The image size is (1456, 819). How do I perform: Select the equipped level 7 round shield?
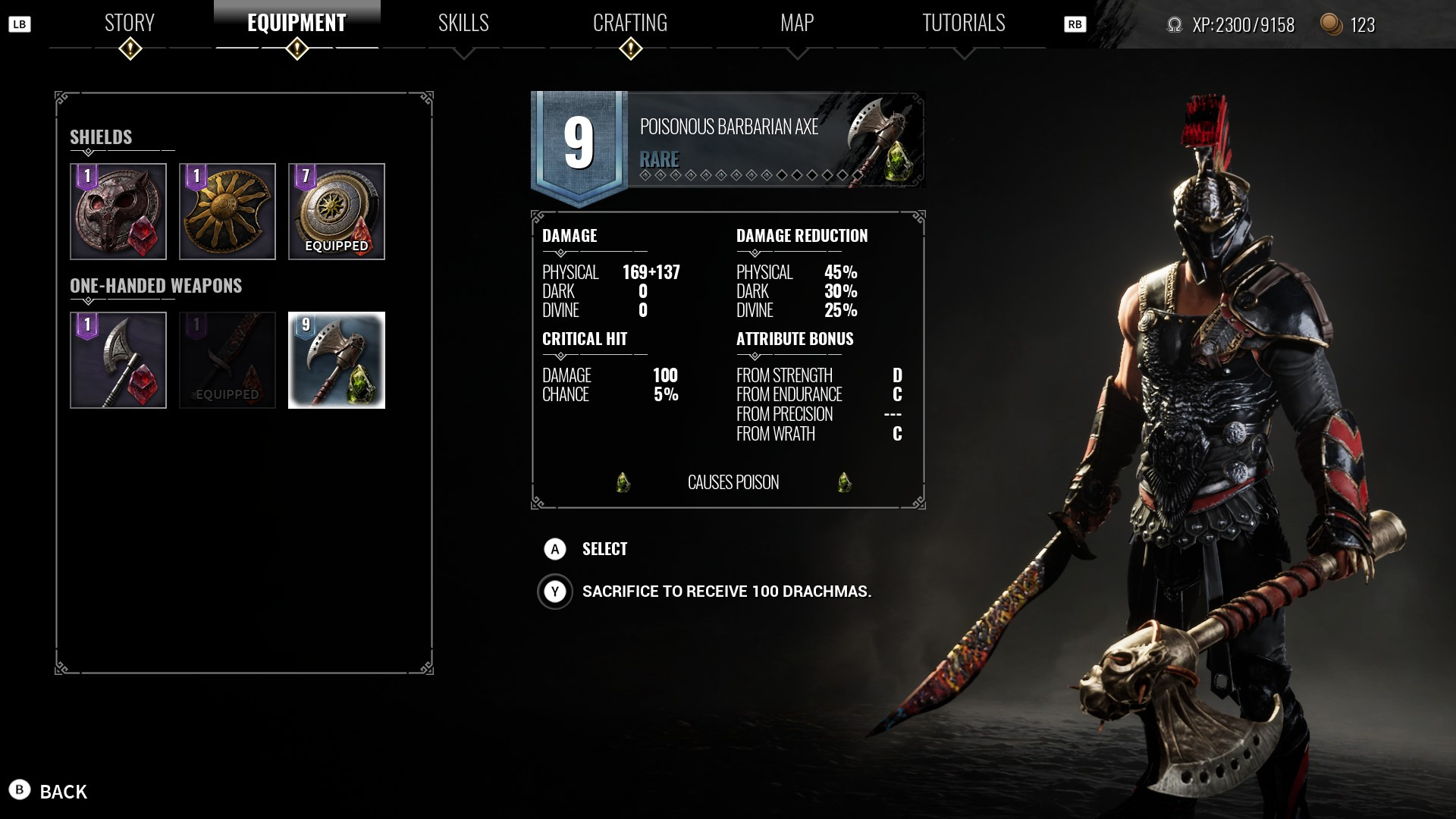[x=337, y=212]
